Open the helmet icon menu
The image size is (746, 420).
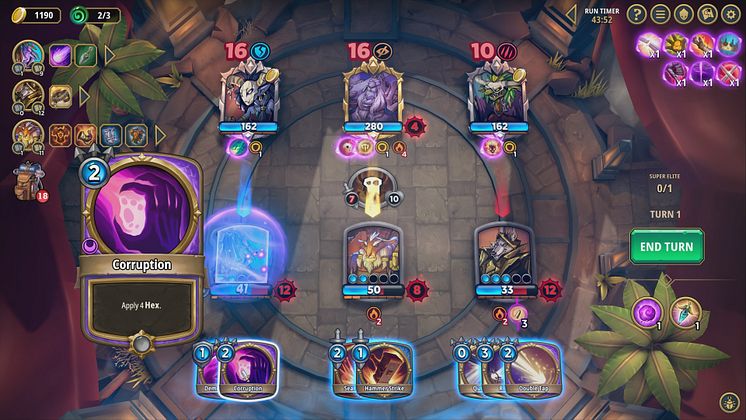(685, 14)
